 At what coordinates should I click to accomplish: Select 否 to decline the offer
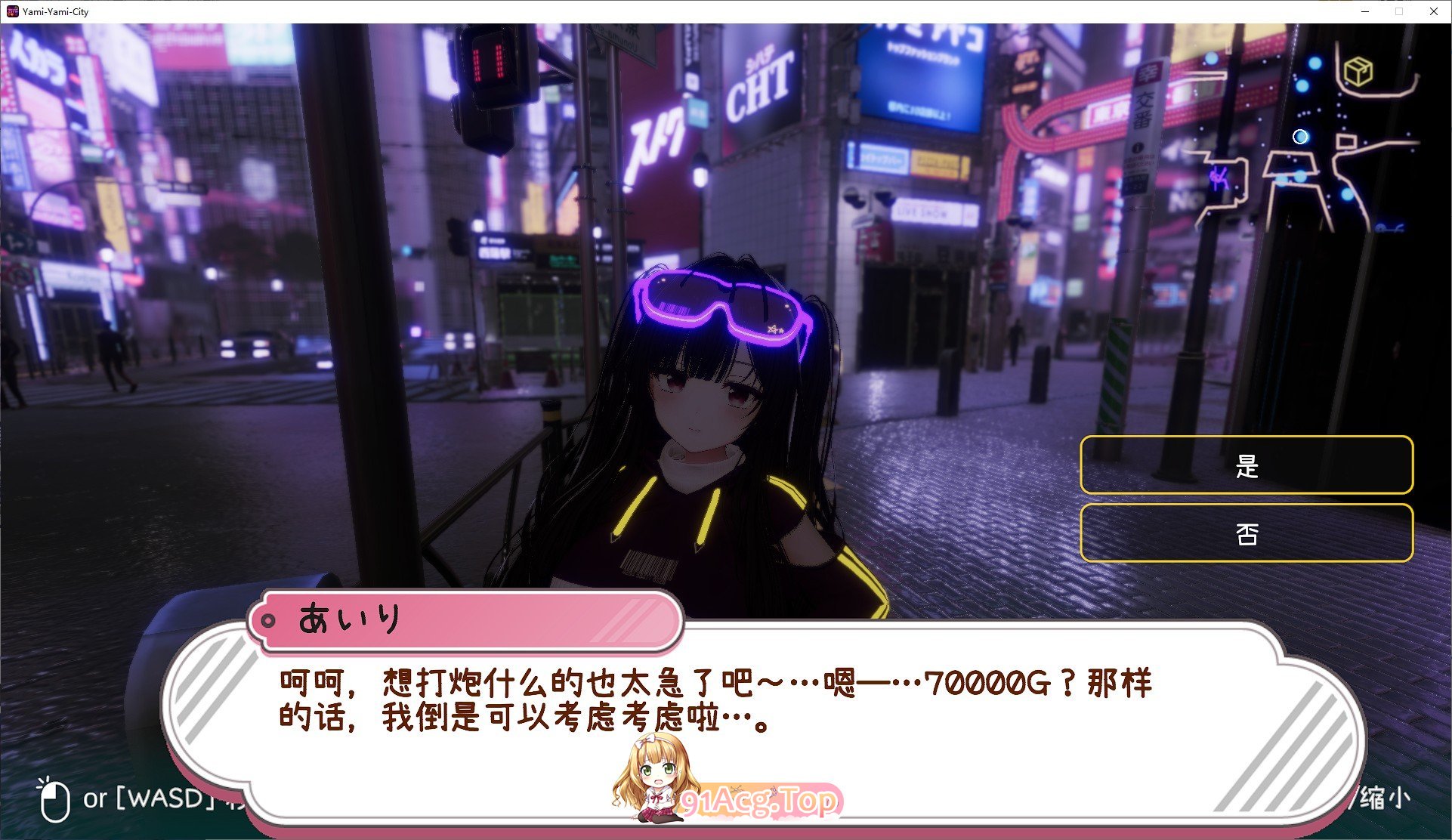tap(1246, 533)
